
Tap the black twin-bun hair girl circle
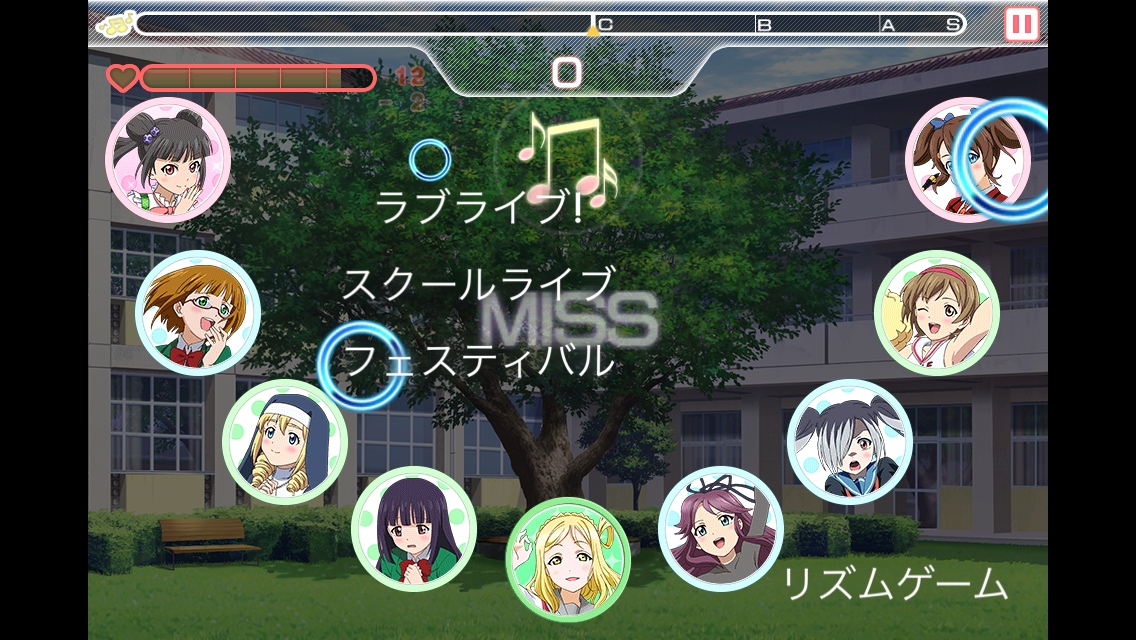(x=168, y=159)
